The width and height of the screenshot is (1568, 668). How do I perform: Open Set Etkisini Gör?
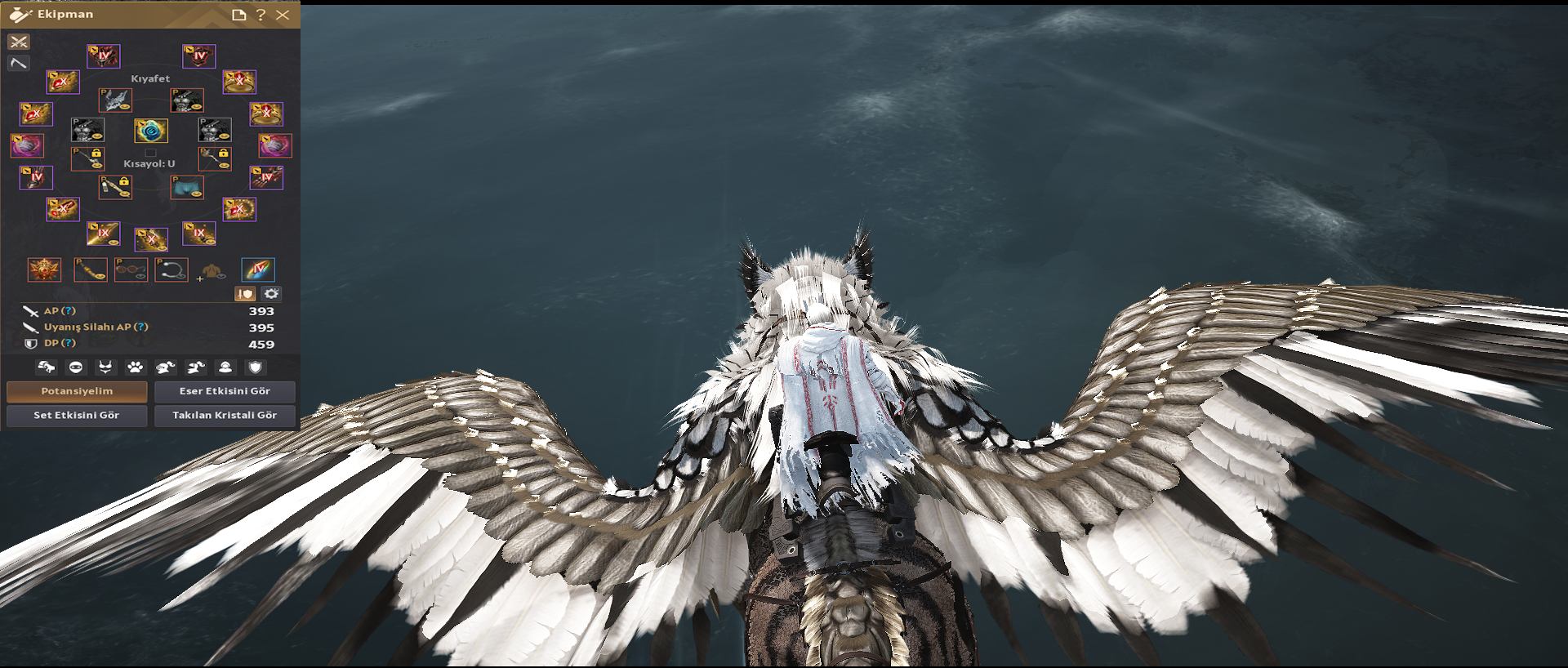pos(77,415)
